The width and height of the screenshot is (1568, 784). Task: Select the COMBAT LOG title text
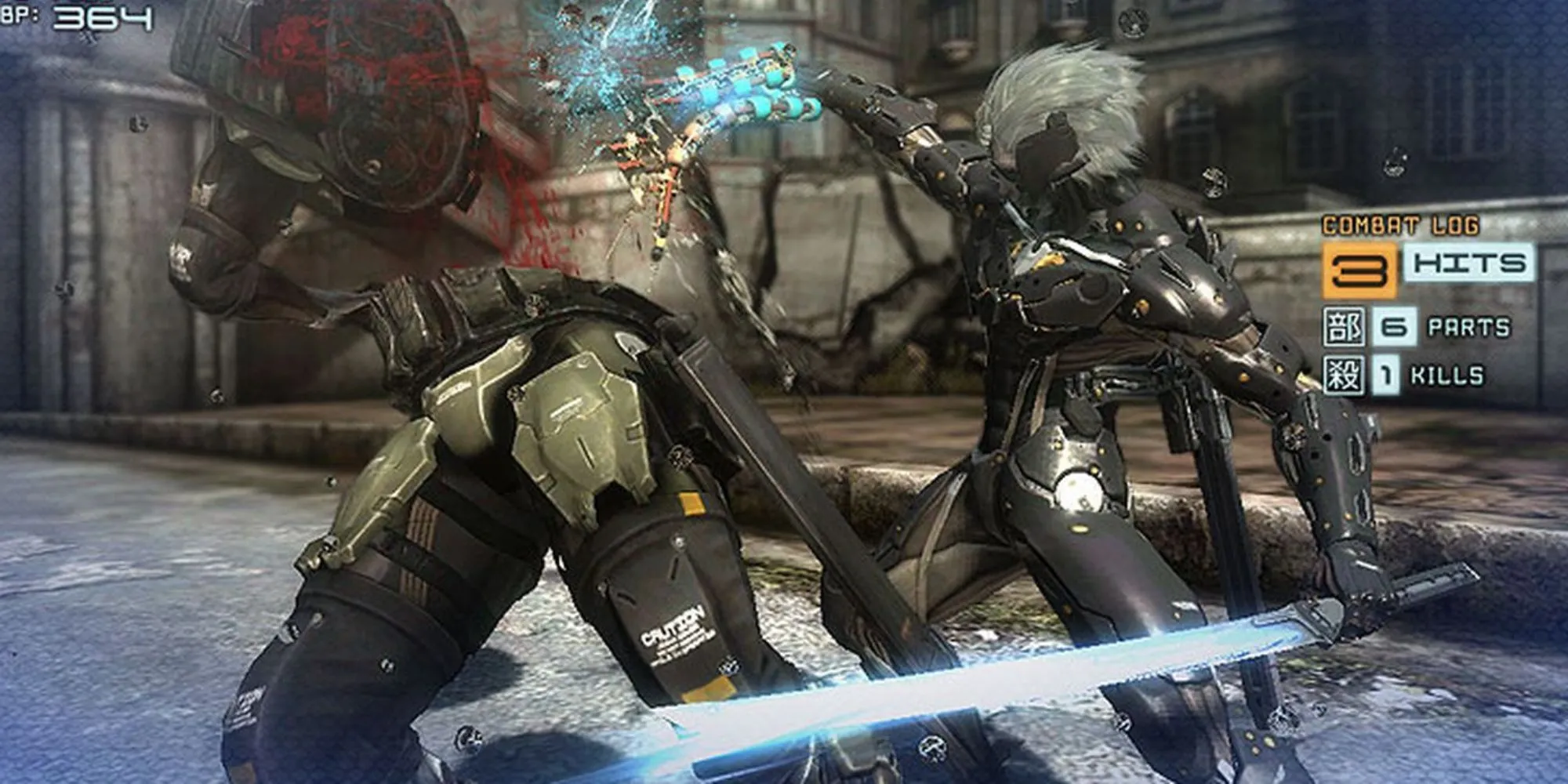tap(1399, 224)
